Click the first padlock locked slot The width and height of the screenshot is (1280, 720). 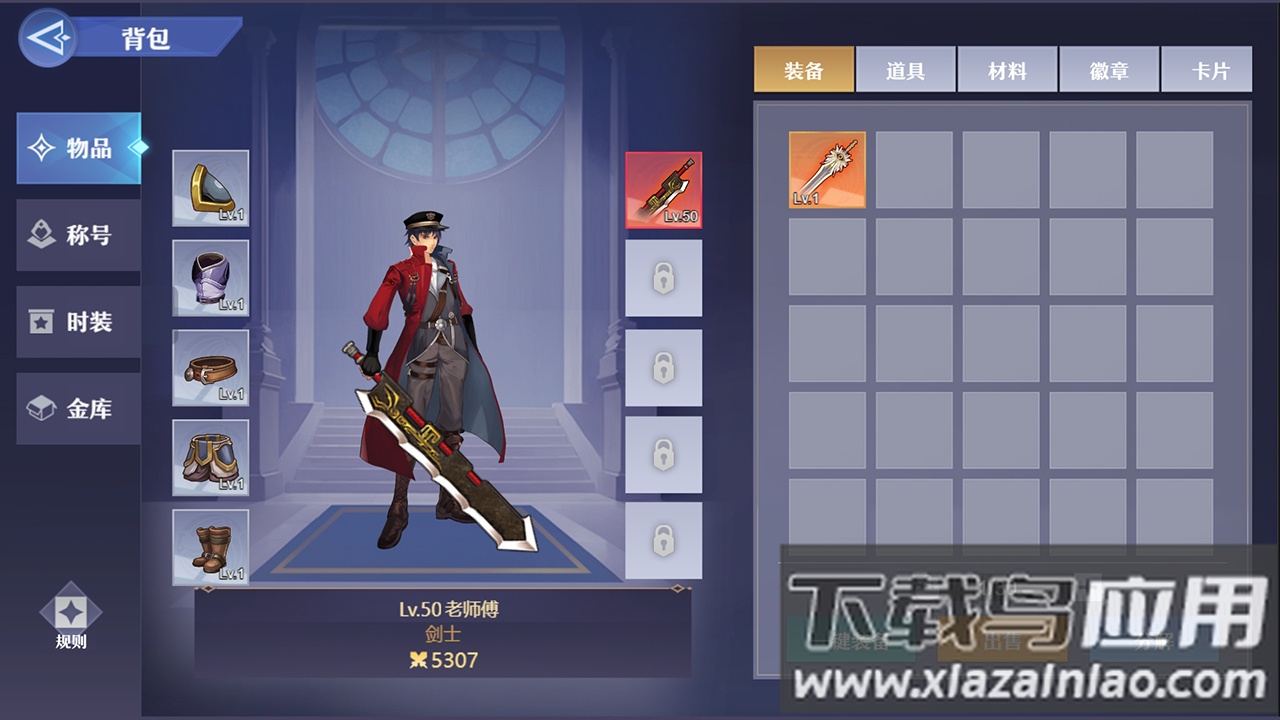[663, 278]
